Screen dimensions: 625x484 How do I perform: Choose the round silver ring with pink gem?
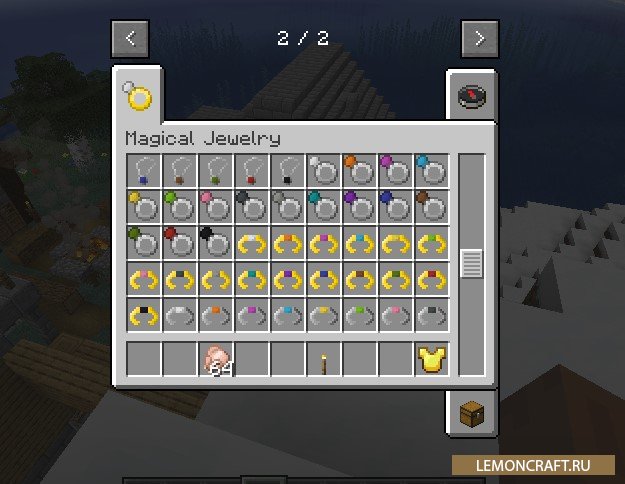pos(216,207)
